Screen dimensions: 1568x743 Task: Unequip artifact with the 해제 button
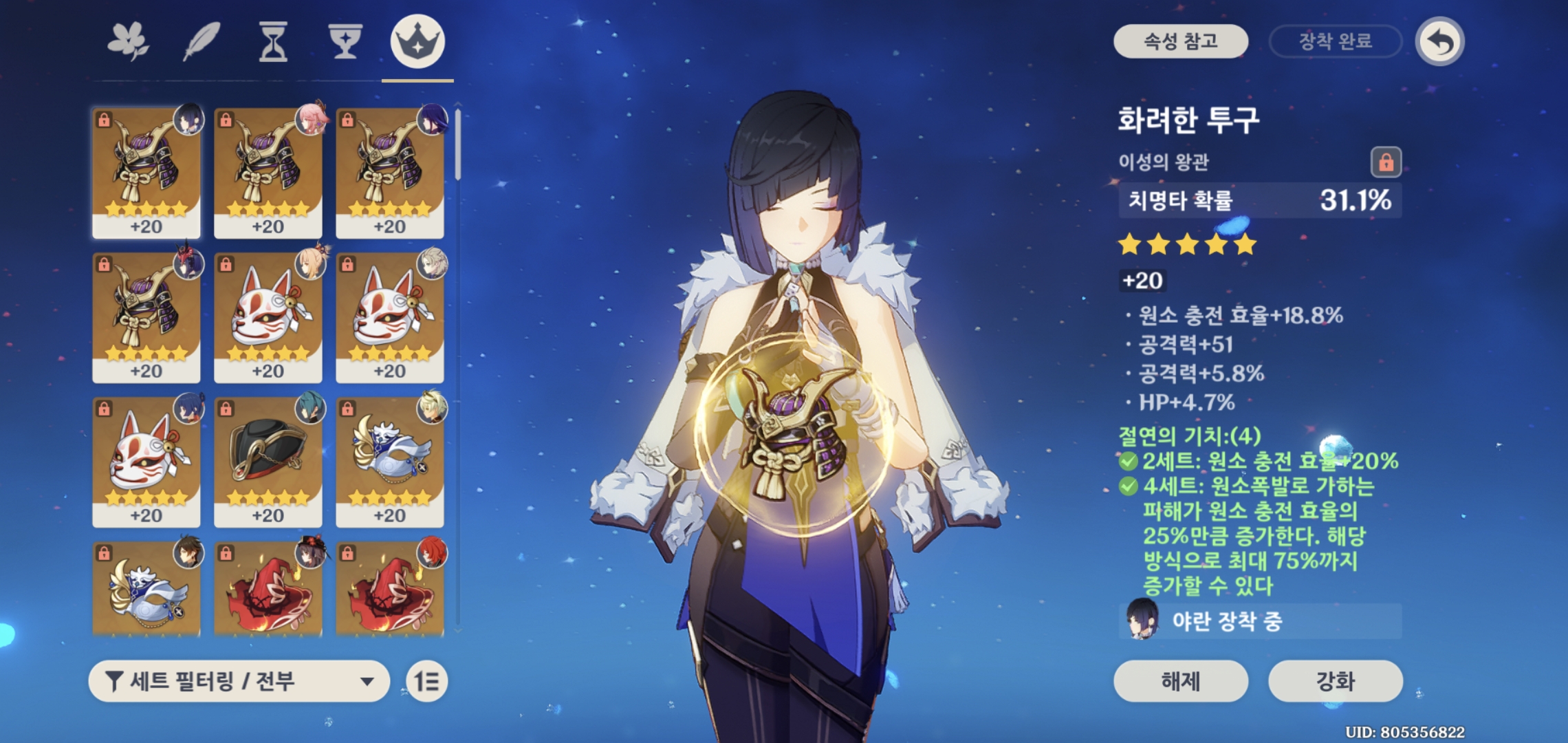[1180, 681]
